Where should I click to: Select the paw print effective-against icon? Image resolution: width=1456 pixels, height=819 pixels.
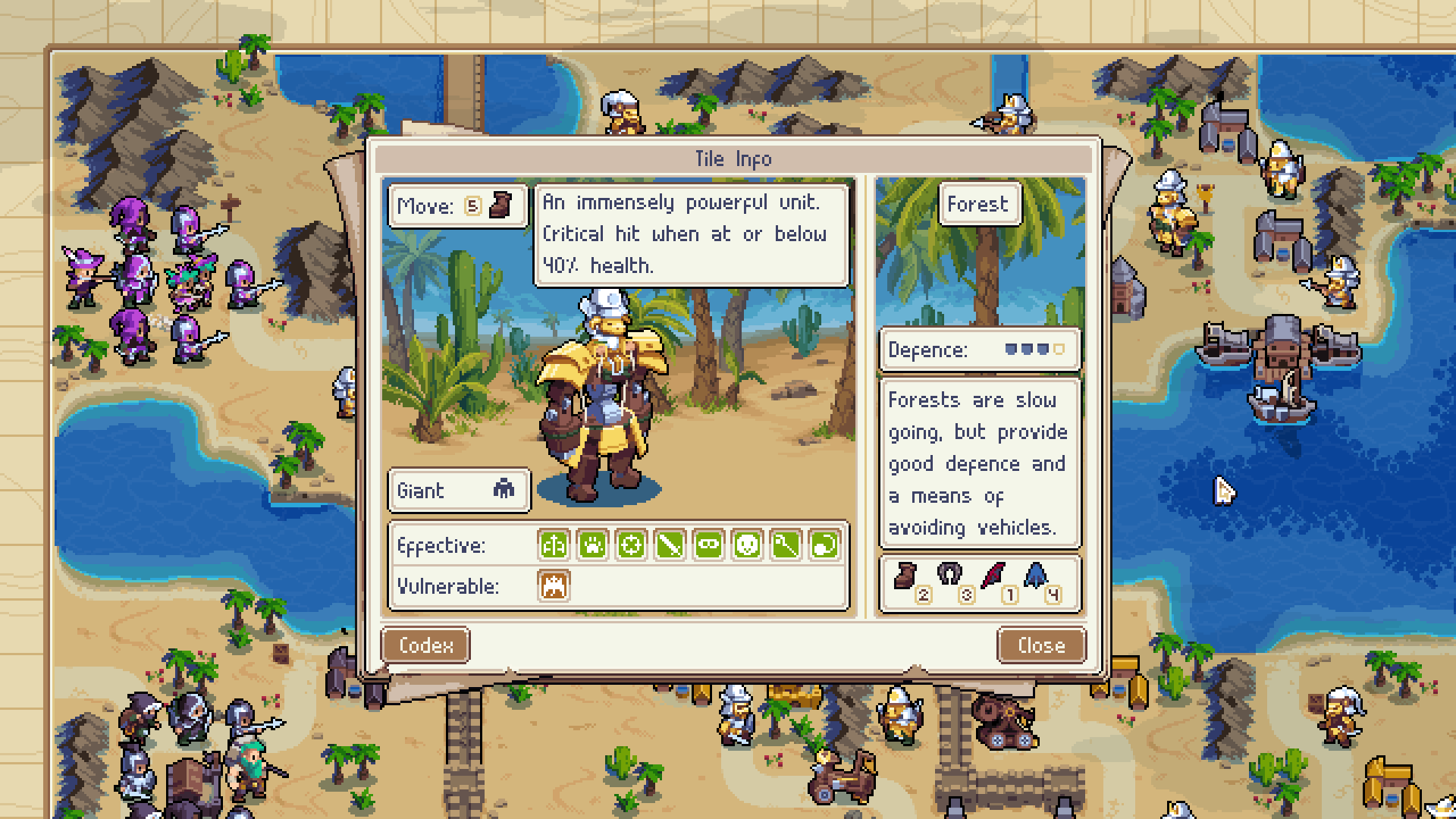tap(592, 545)
